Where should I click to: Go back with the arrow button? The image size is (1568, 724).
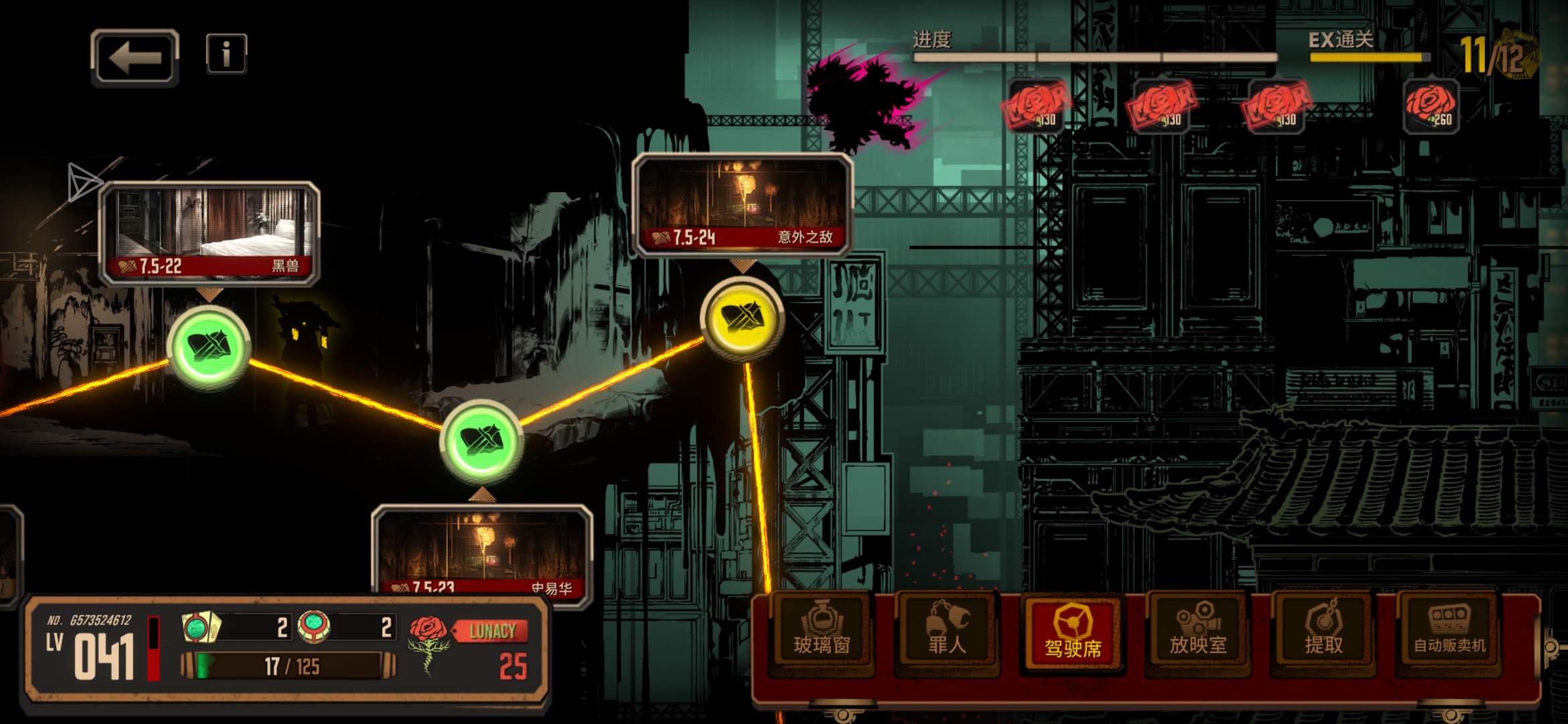click(135, 58)
